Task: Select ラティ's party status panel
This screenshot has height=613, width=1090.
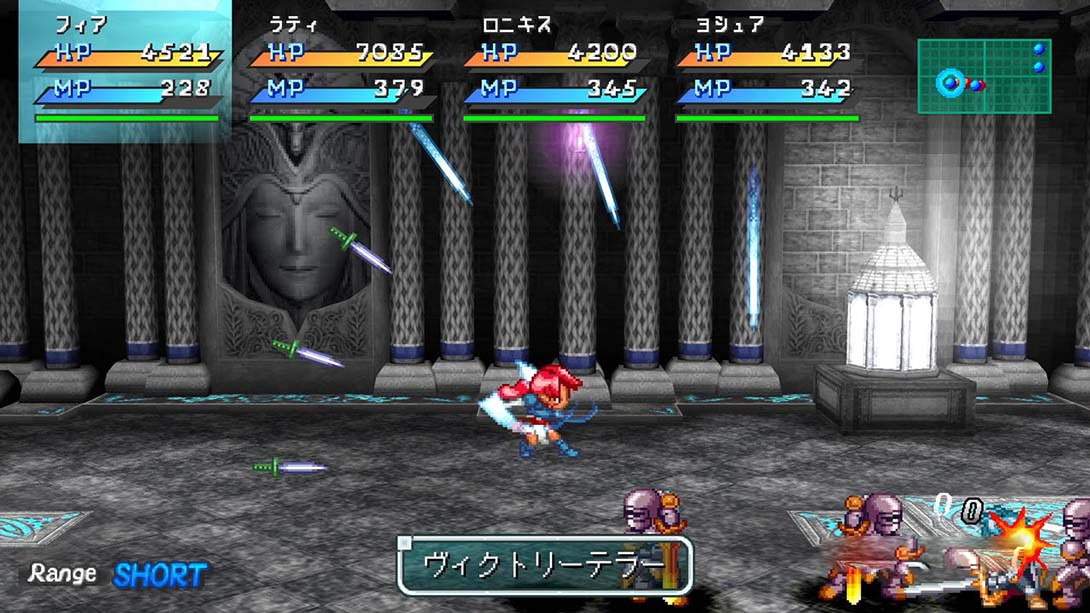Action: tap(341, 70)
